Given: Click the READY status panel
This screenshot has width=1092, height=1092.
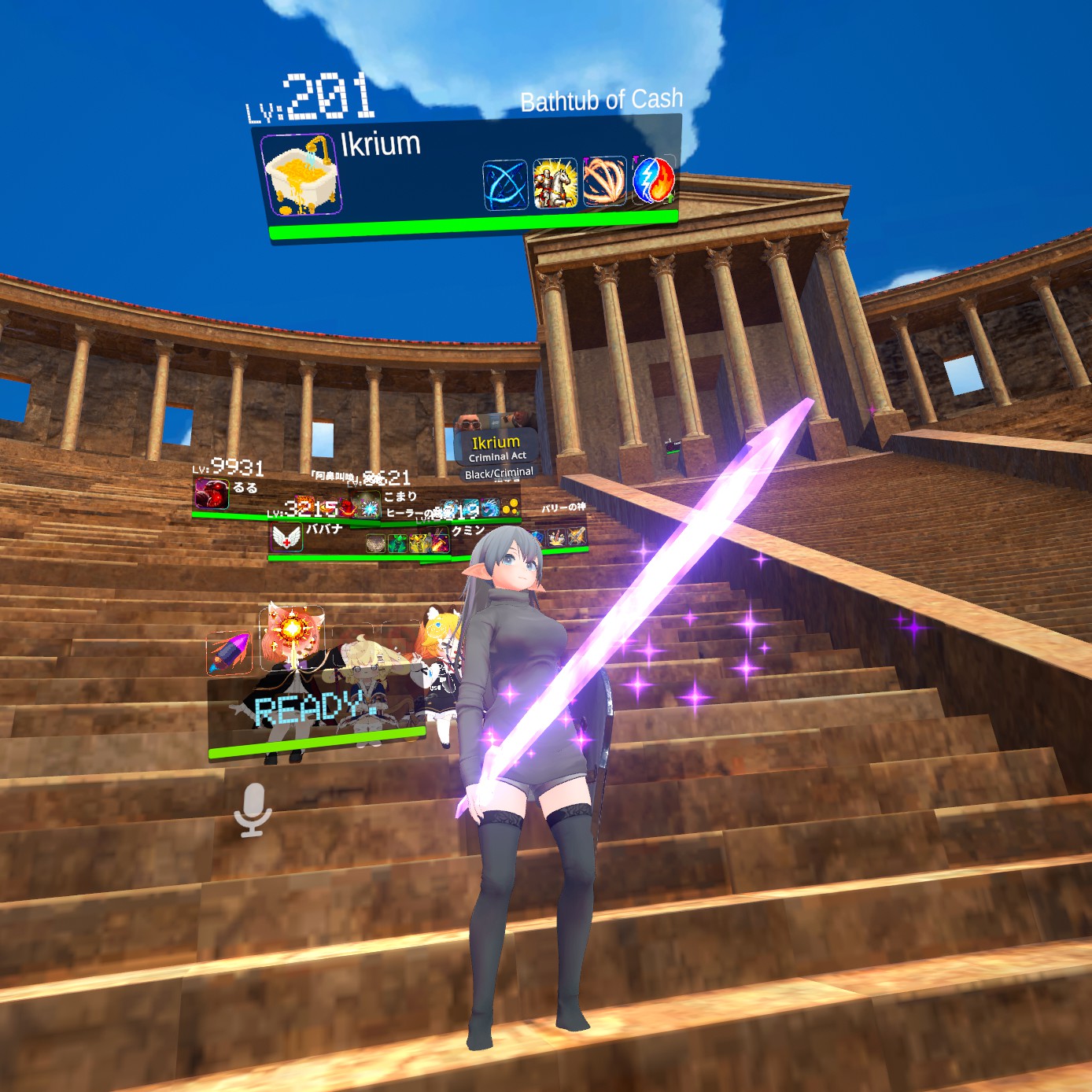Looking at the screenshot, I should point(315,710).
